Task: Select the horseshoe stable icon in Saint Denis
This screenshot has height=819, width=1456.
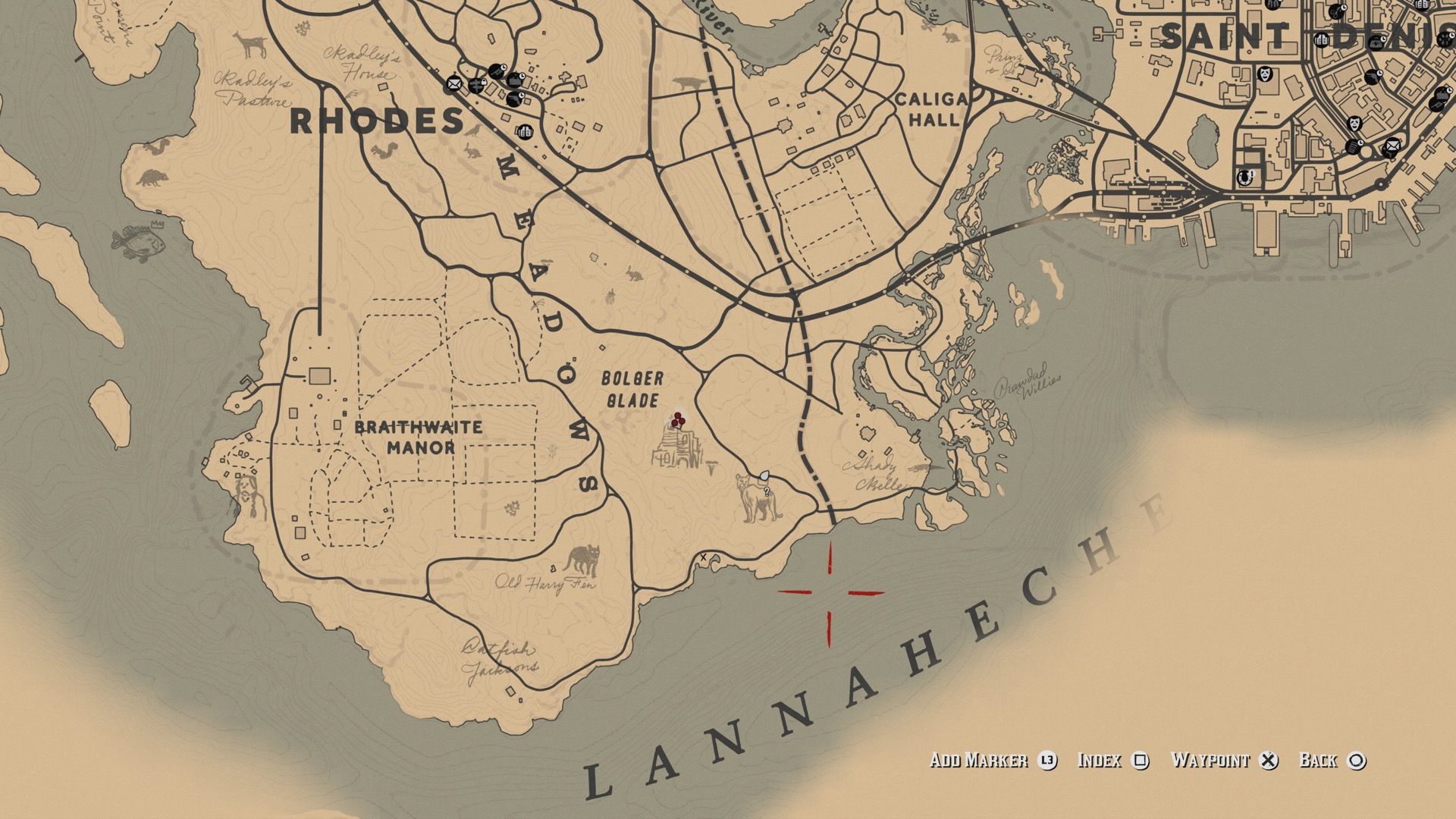Action: coord(1244,177)
